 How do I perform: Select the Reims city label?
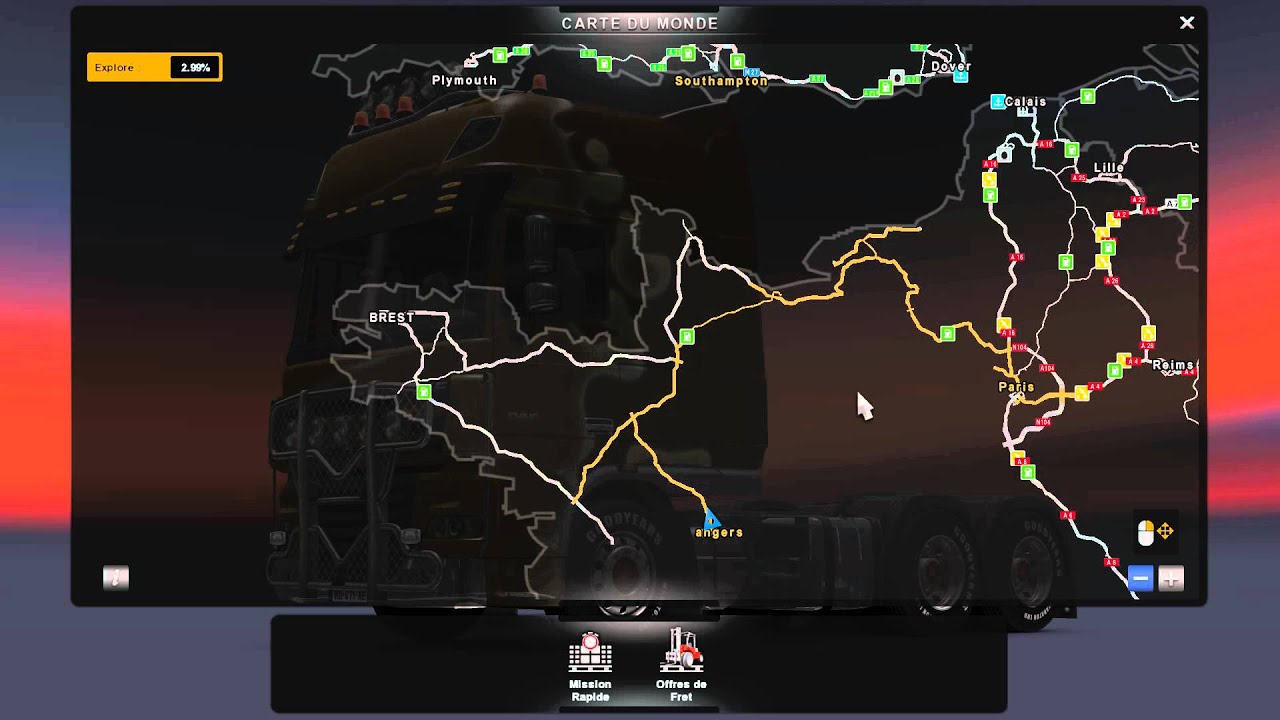[1173, 366]
